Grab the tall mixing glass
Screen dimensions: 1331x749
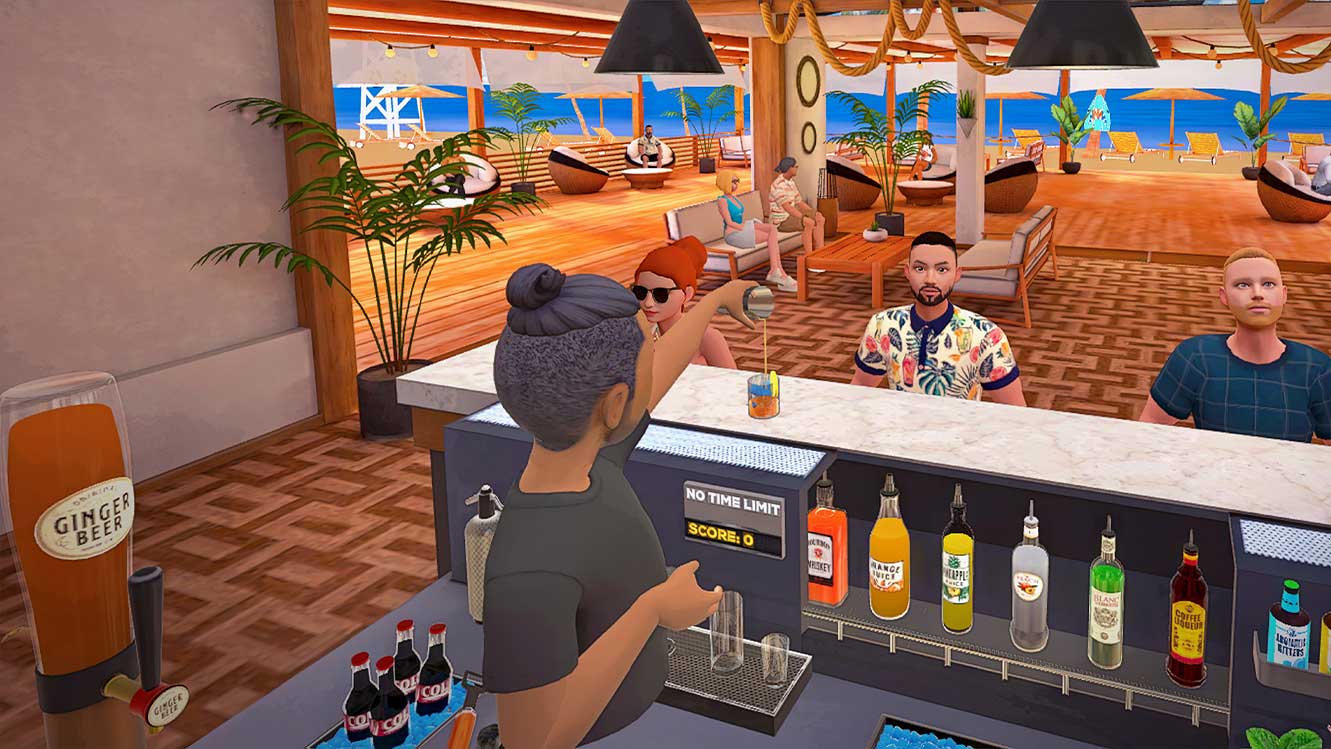pyautogui.click(x=728, y=630)
